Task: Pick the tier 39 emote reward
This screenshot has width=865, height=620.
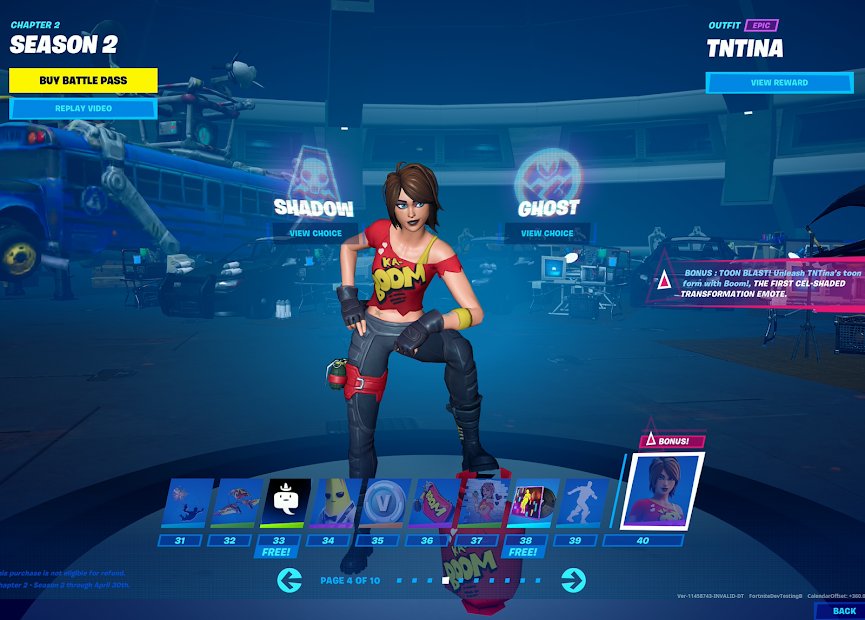Action: click(581, 503)
